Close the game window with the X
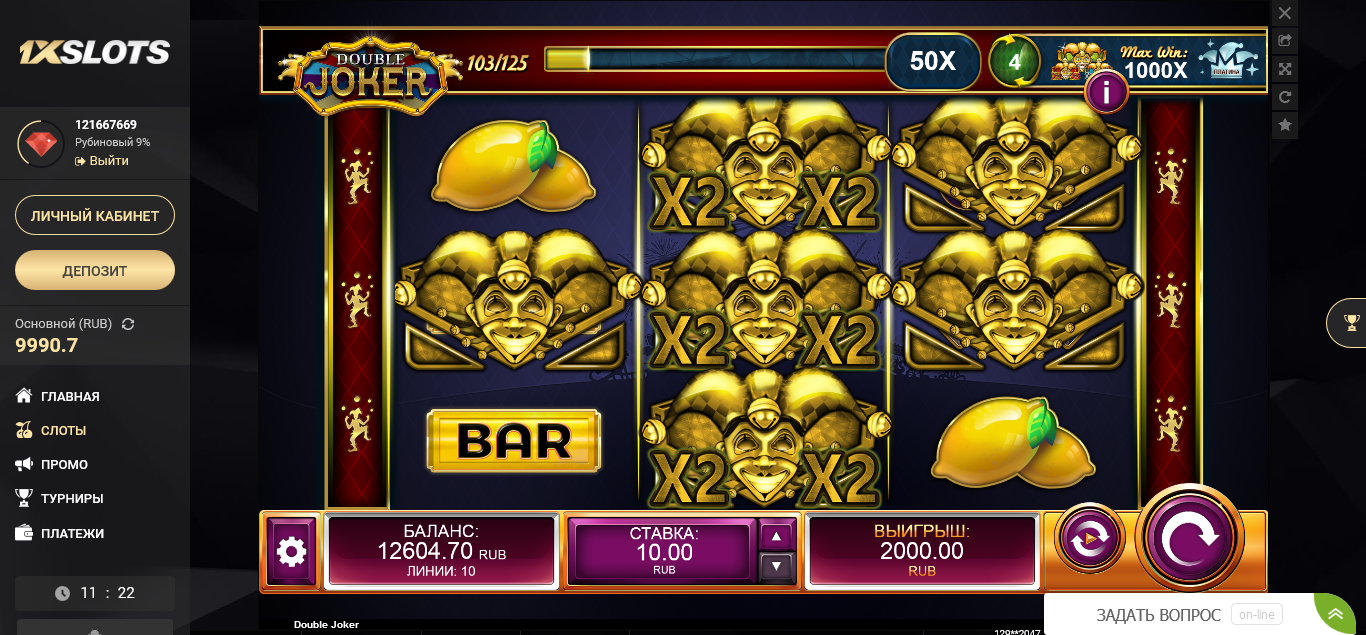This screenshot has height=635, width=1366. coord(1285,13)
